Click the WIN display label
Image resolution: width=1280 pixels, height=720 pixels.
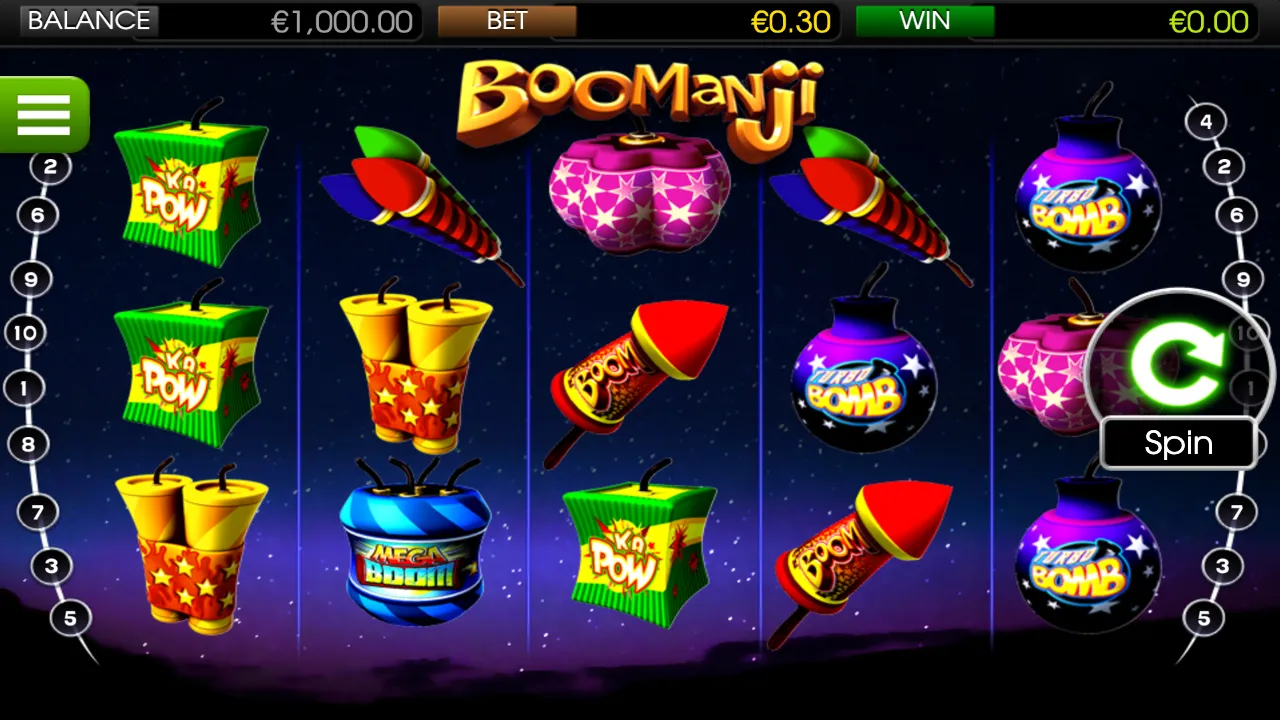925,20
